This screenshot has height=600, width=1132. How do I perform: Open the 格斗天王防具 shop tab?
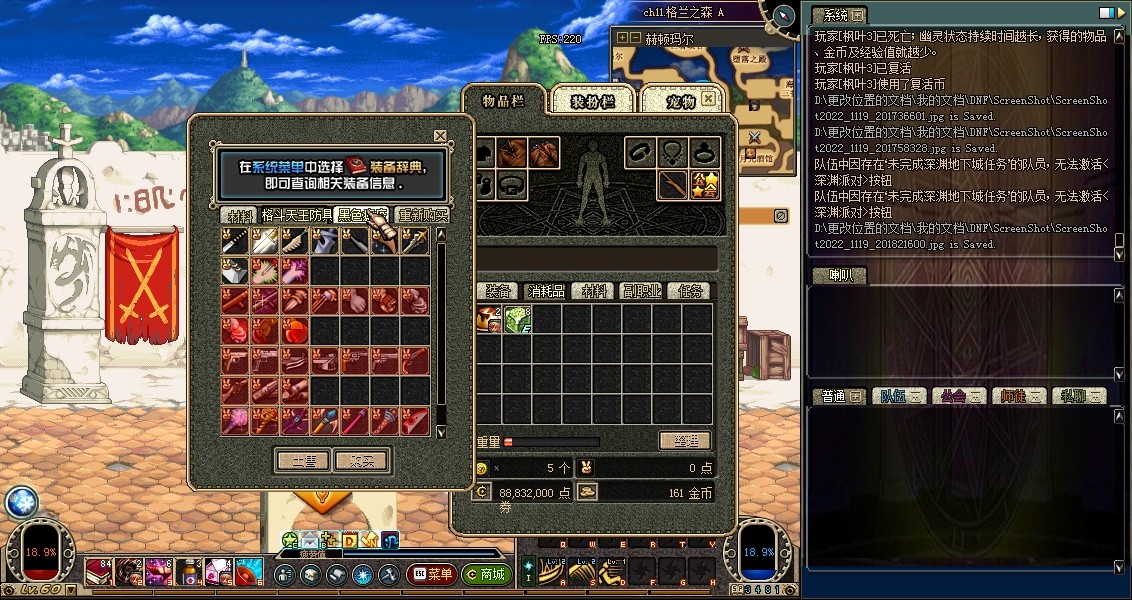[297, 215]
